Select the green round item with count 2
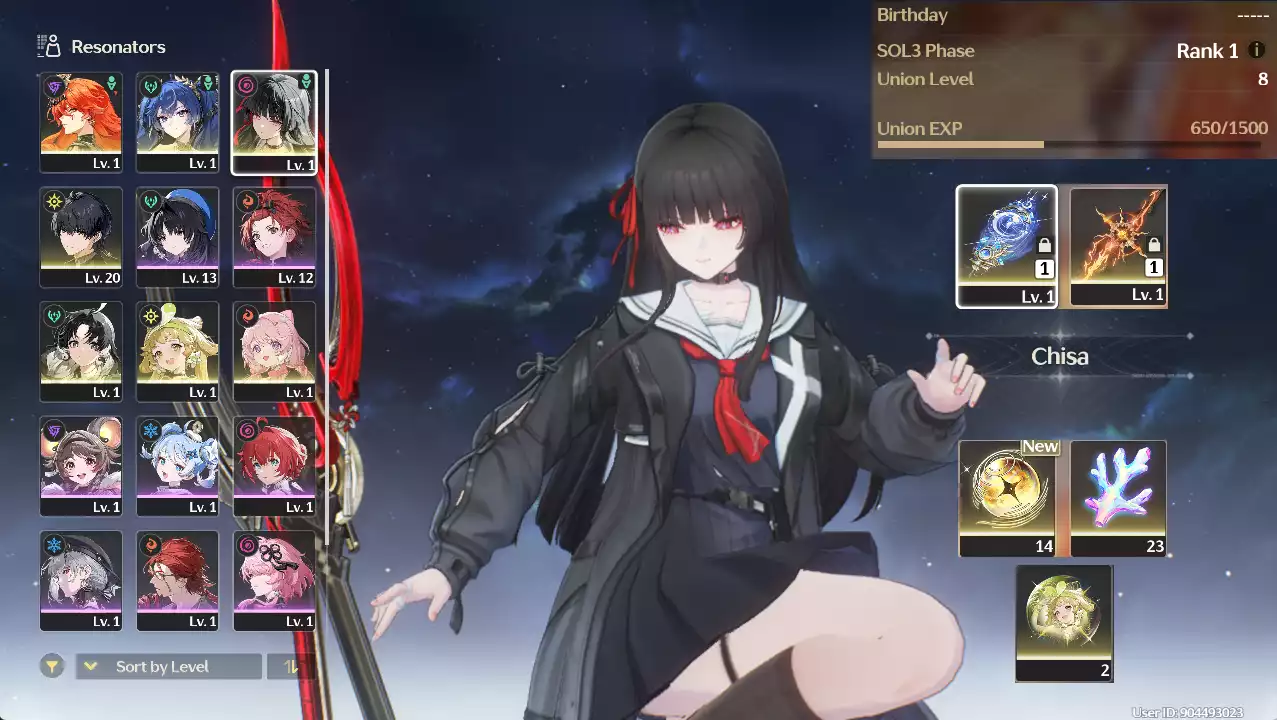Viewport: 1277px width, 720px height. tap(1064, 622)
